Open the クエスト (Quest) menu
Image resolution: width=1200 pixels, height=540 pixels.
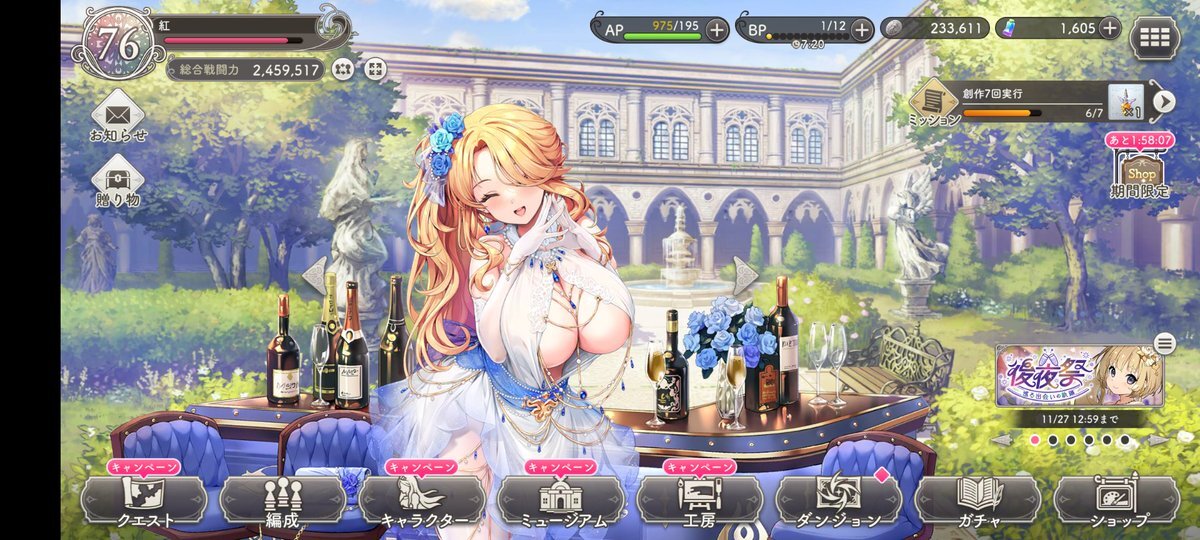click(x=144, y=499)
